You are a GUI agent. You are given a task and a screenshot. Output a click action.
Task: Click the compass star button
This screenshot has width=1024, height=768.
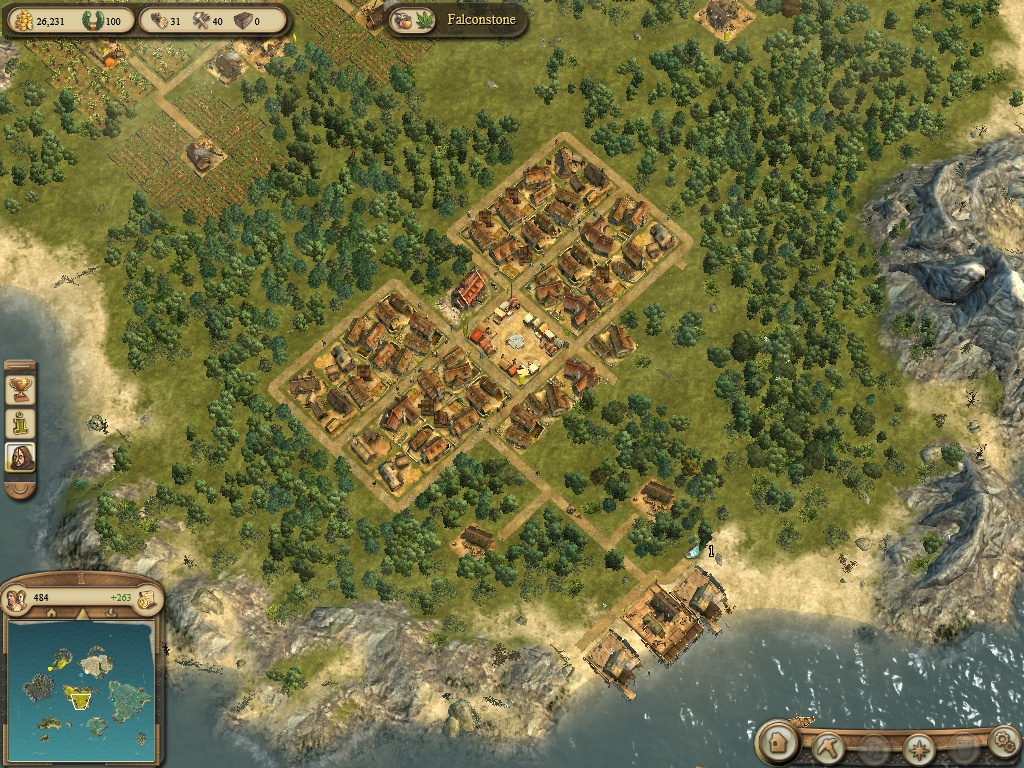pos(918,747)
